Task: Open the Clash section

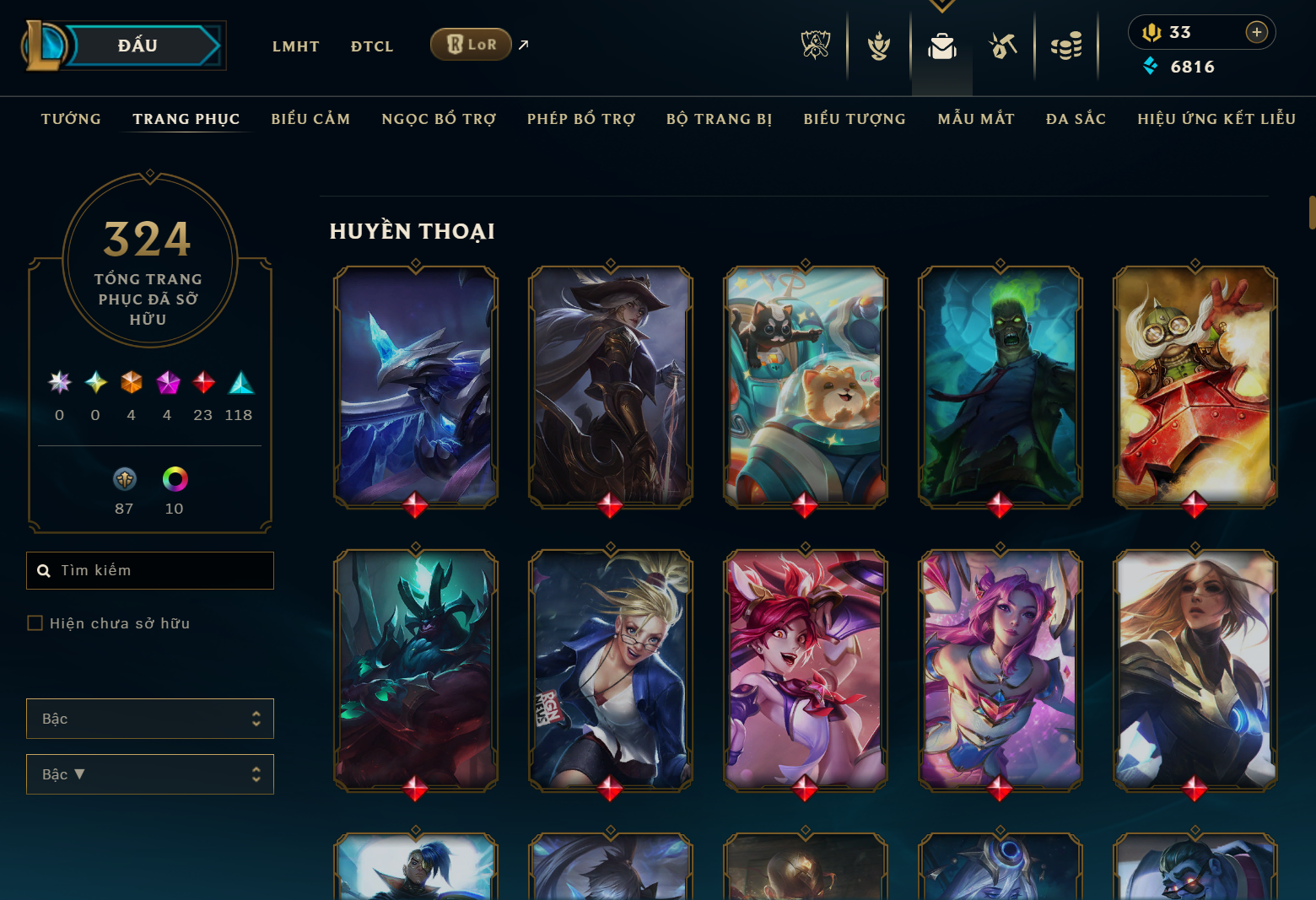Action: 877,46
